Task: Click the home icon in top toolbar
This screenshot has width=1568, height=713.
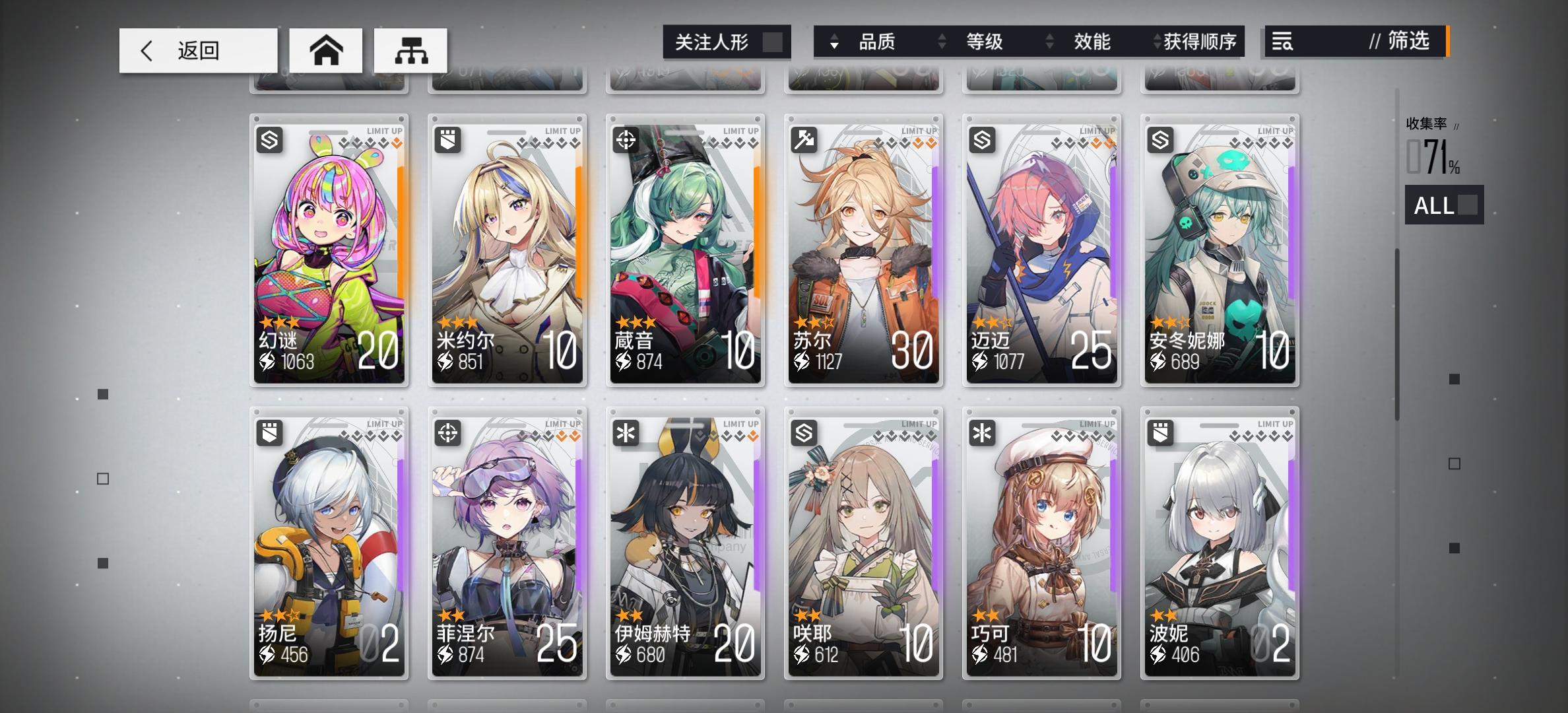Action: [327, 50]
